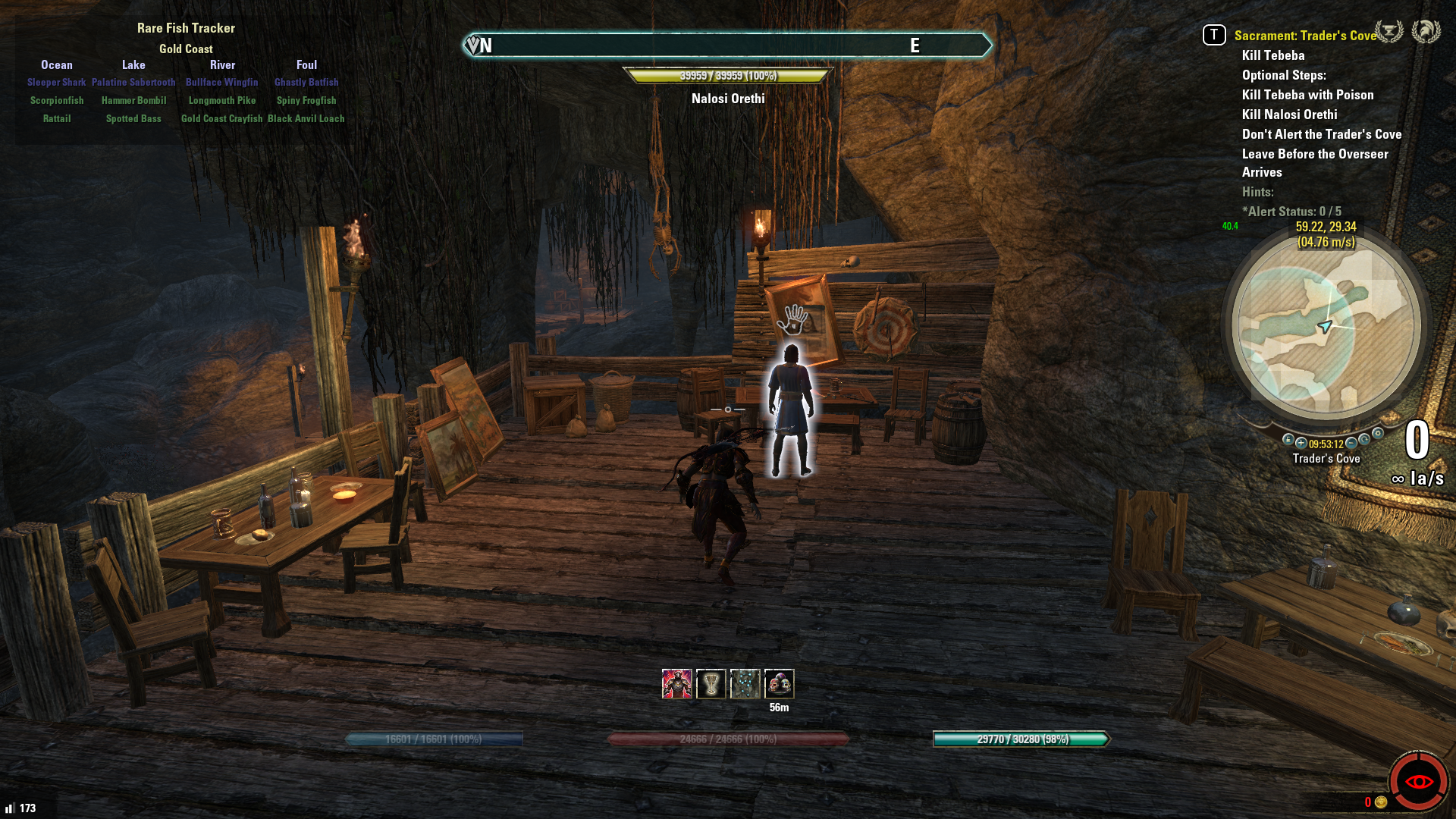The height and width of the screenshot is (819, 1456).
Task: Click the compass bar at top
Action: coord(726,45)
